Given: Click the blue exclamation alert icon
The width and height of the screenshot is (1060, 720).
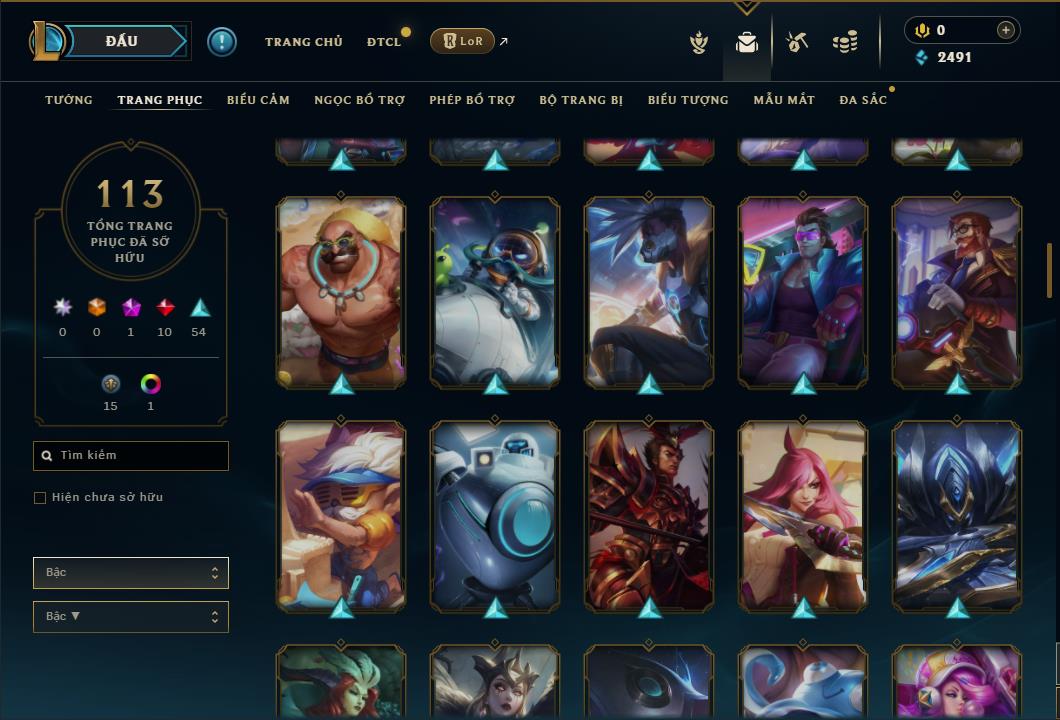Looking at the screenshot, I should point(222,41).
